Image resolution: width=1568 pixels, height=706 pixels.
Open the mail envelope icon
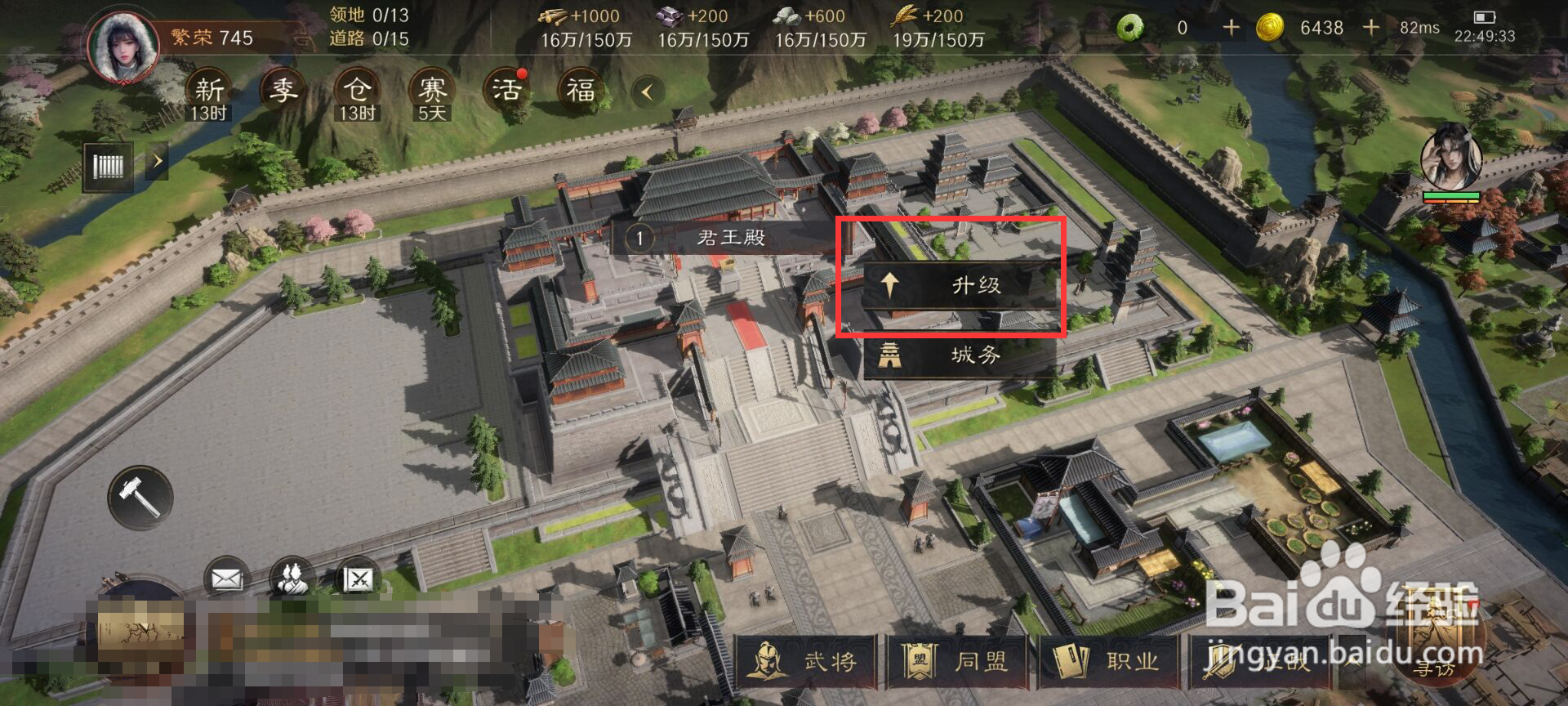click(226, 577)
